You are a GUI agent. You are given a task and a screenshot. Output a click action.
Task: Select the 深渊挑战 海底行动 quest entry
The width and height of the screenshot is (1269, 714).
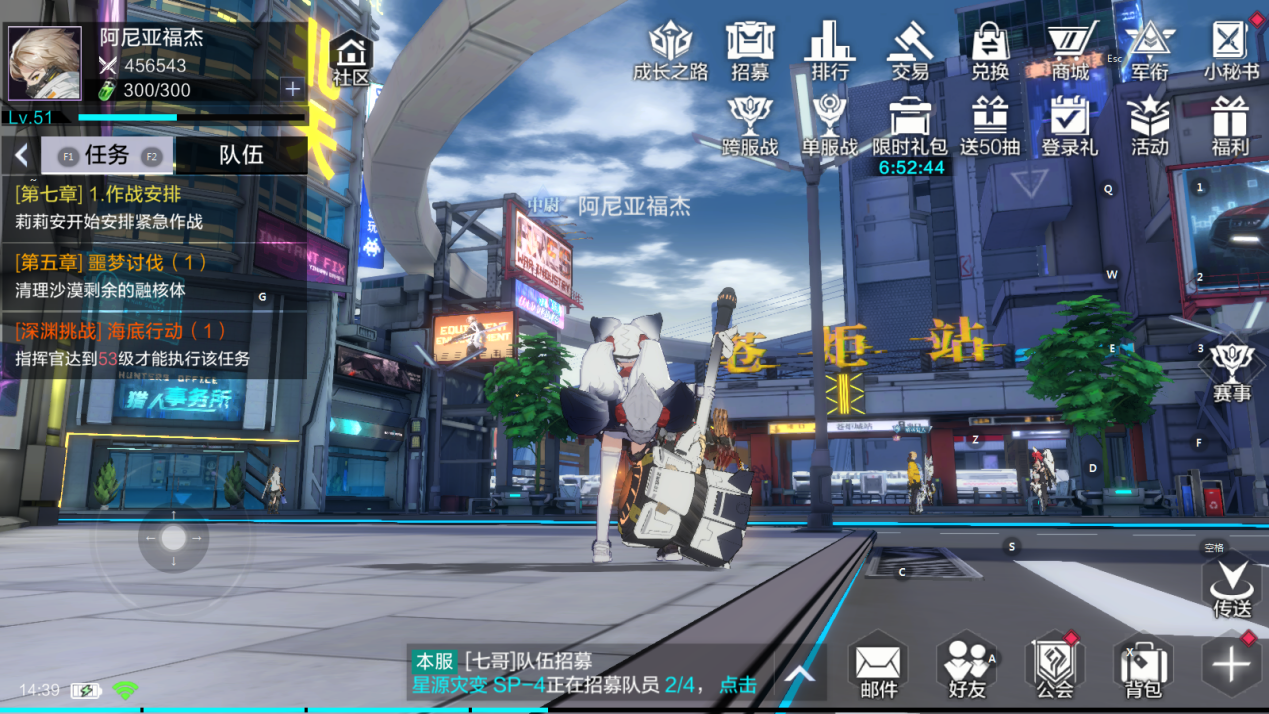[155, 344]
